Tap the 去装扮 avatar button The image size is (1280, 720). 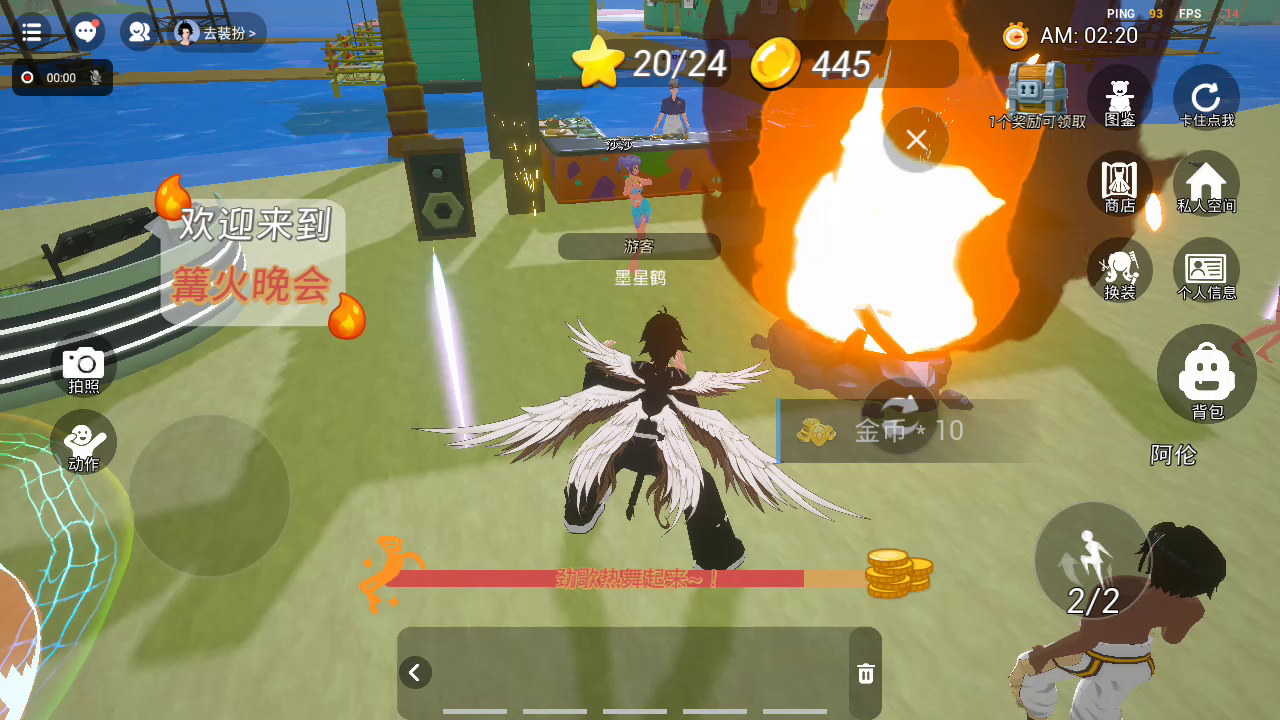(217, 33)
